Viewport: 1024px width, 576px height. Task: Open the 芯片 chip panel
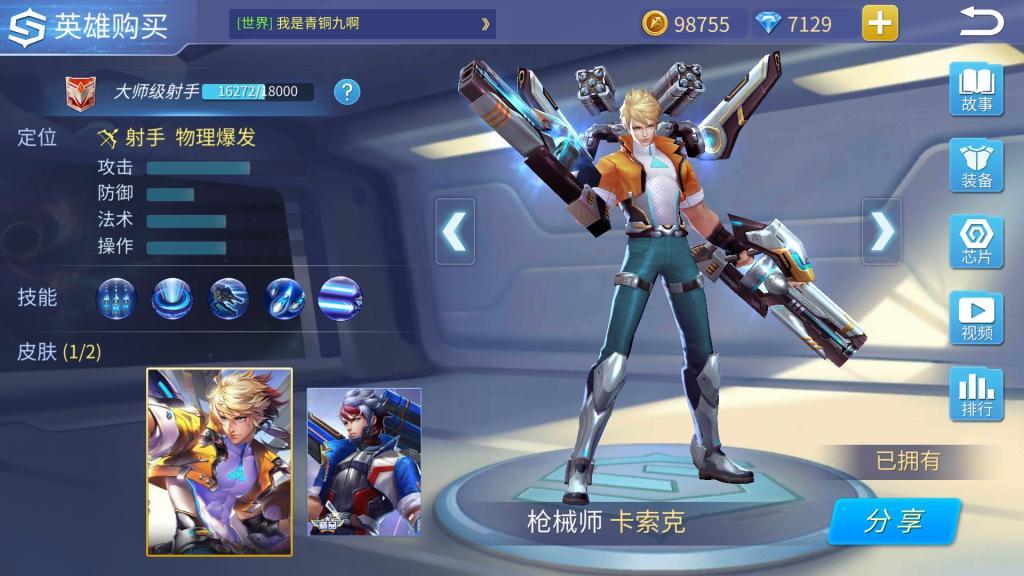[x=976, y=242]
